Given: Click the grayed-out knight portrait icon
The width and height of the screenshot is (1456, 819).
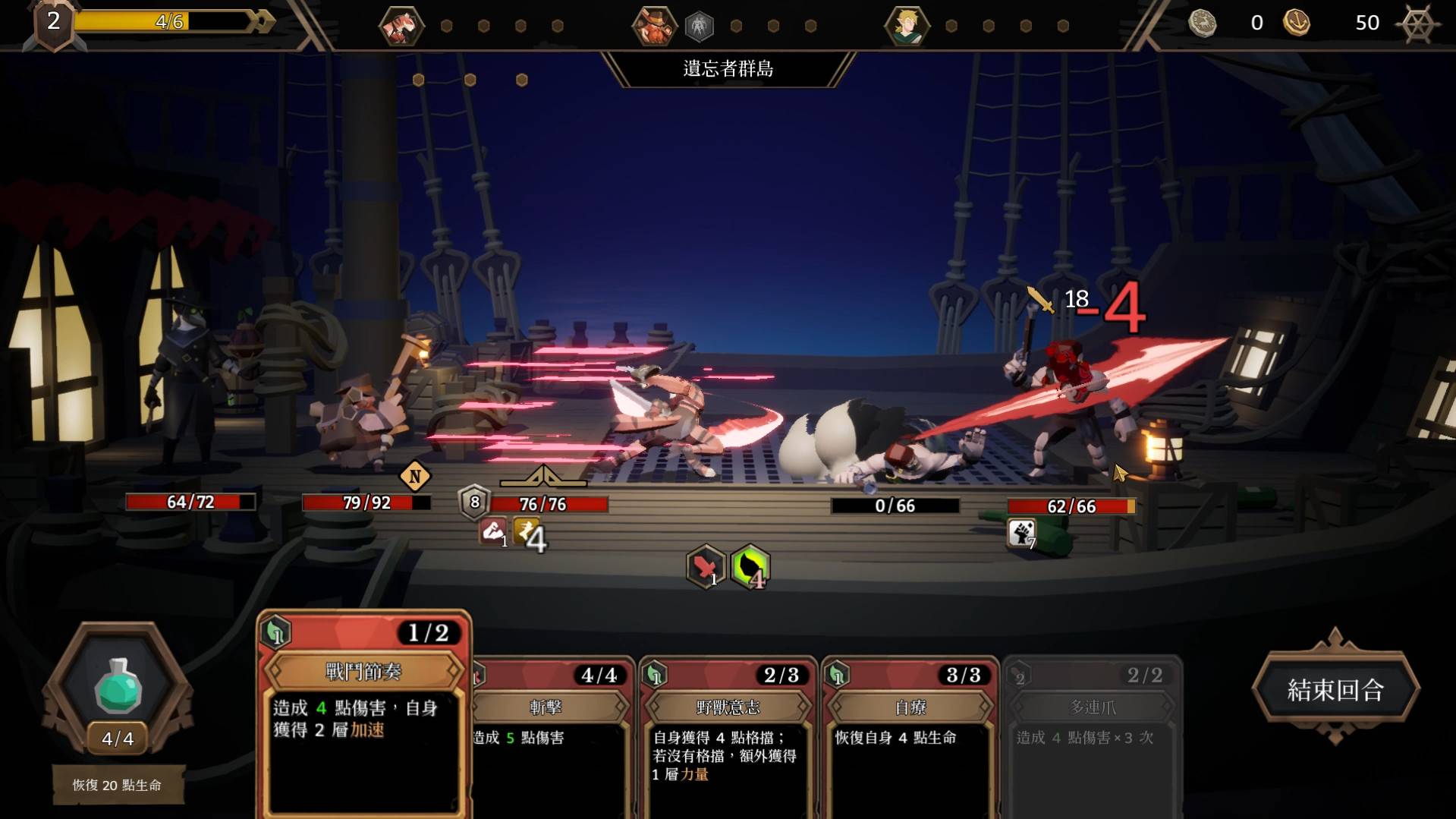Looking at the screenshot, I should coord(699,25).
